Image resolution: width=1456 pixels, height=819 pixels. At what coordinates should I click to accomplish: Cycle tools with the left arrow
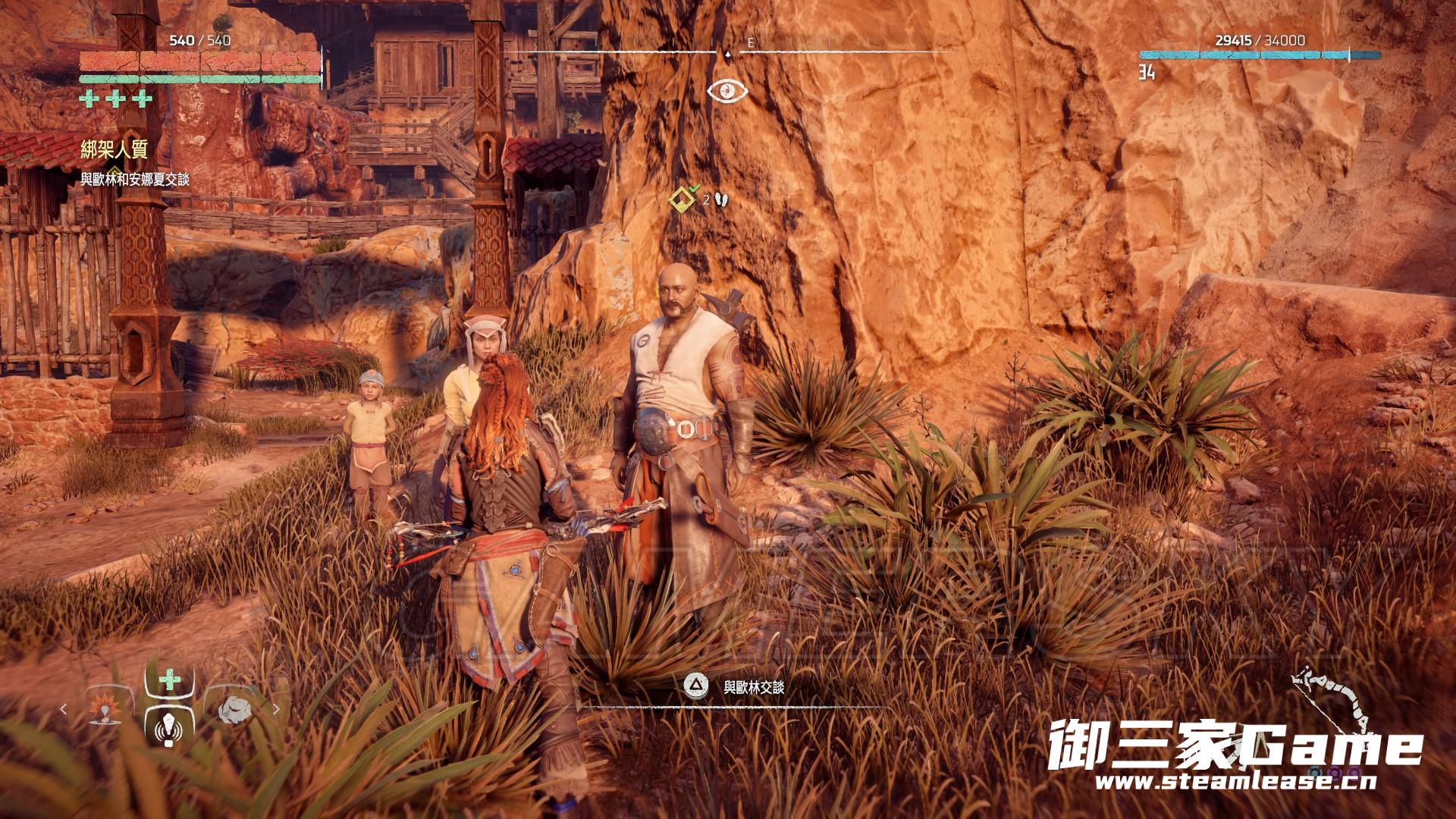click(64, 710)
